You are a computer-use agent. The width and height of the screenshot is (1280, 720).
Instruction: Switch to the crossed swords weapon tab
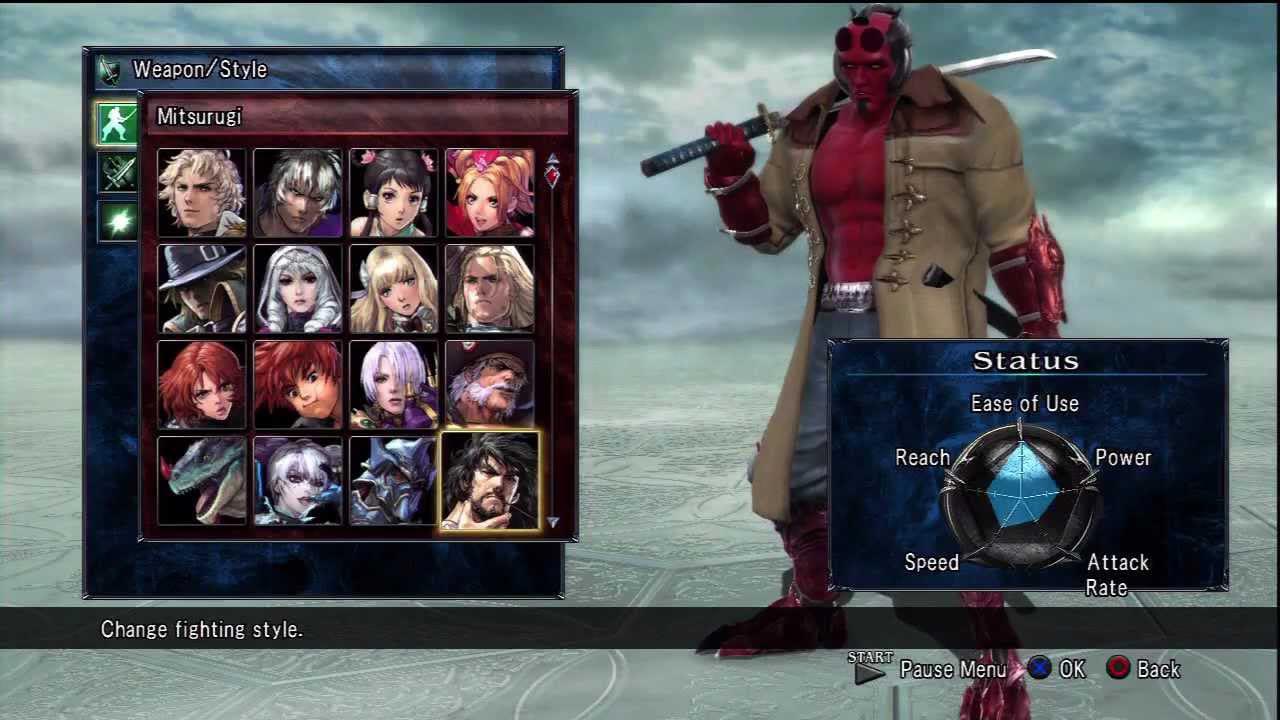click(x=117, y=172)
